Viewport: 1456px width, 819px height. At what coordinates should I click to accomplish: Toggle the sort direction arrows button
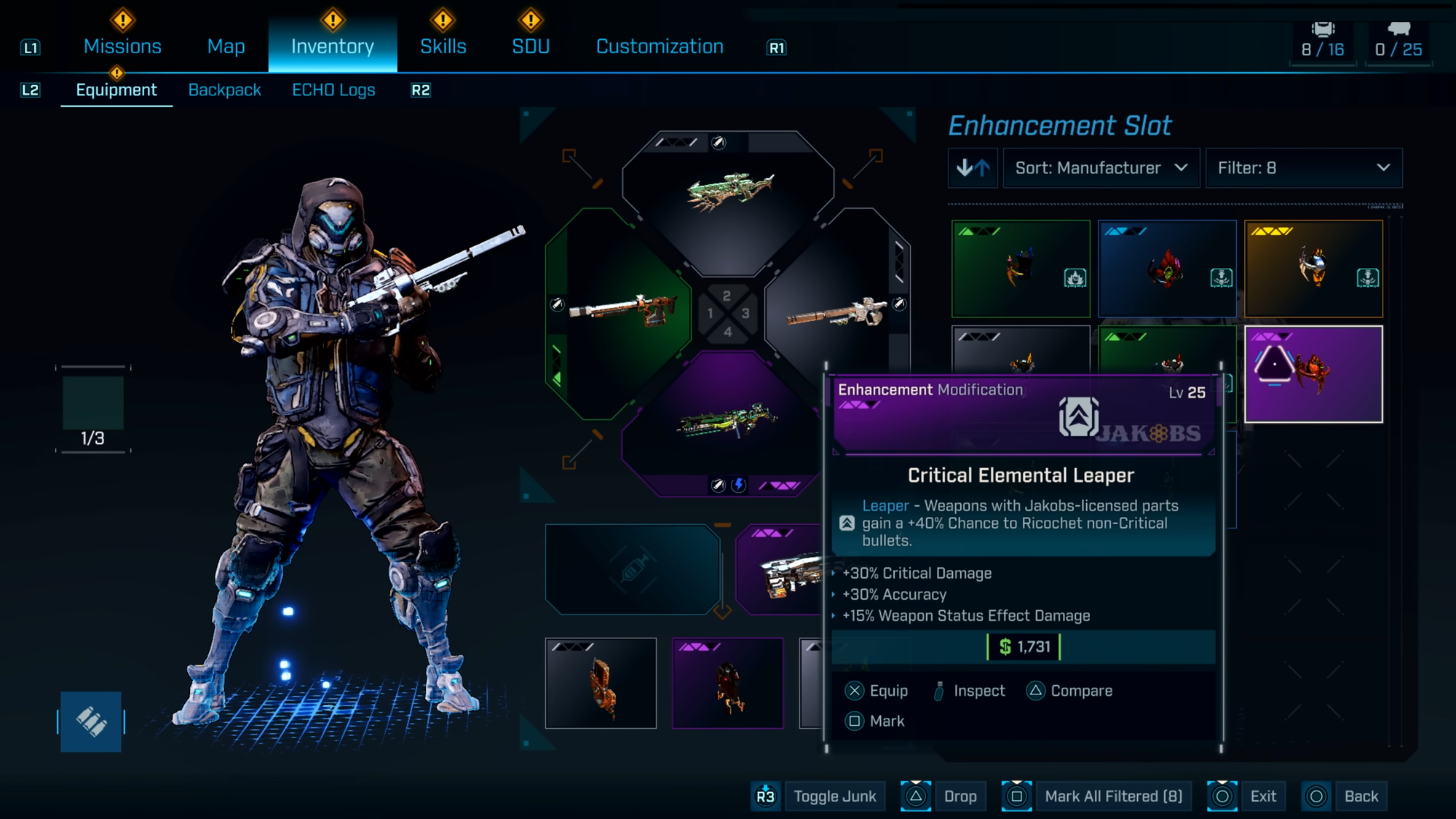[973, 168]
